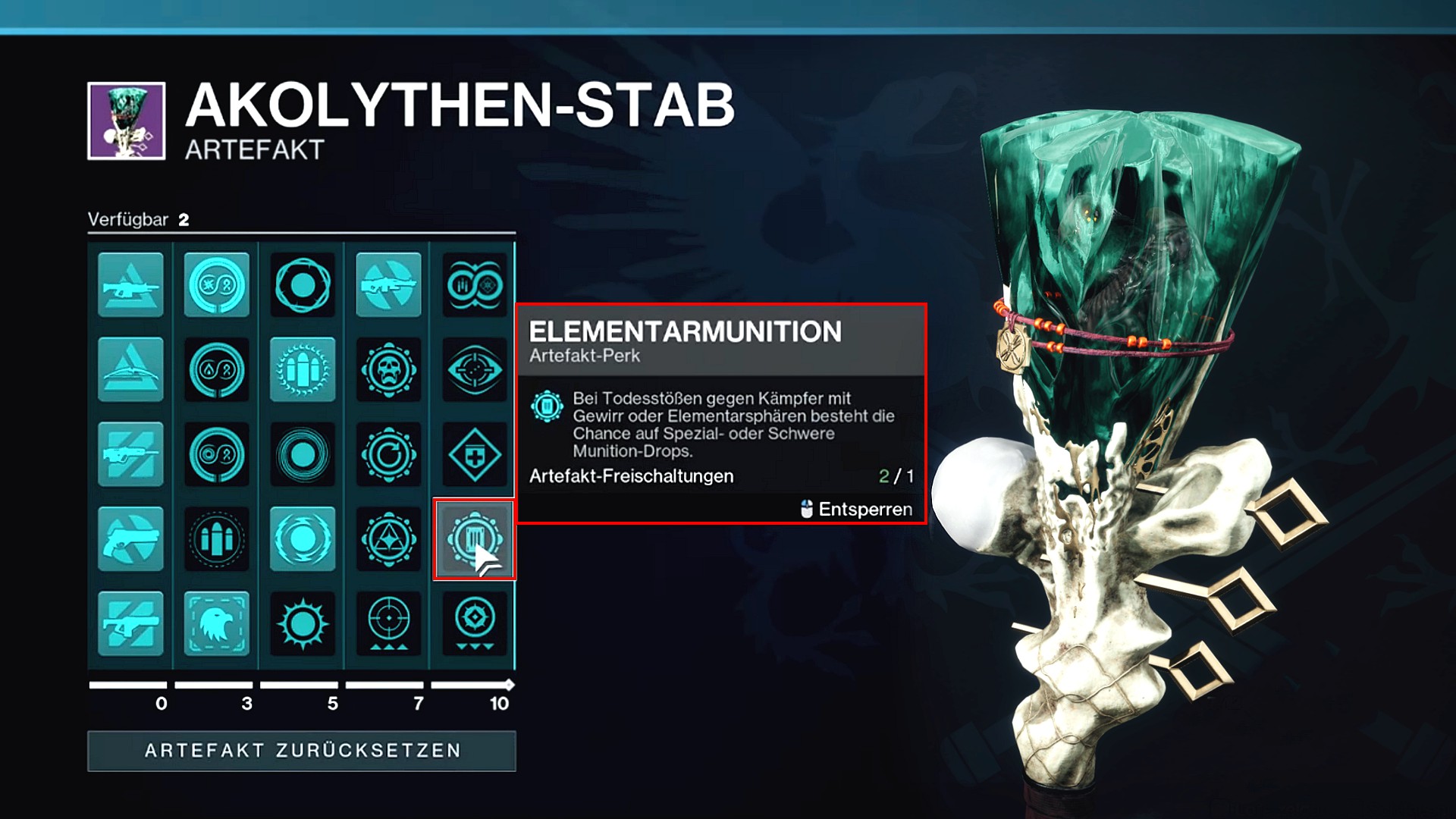Select the spiky sun perk icon
This screenshot has height=819, width=1456.
pos(303,623)
